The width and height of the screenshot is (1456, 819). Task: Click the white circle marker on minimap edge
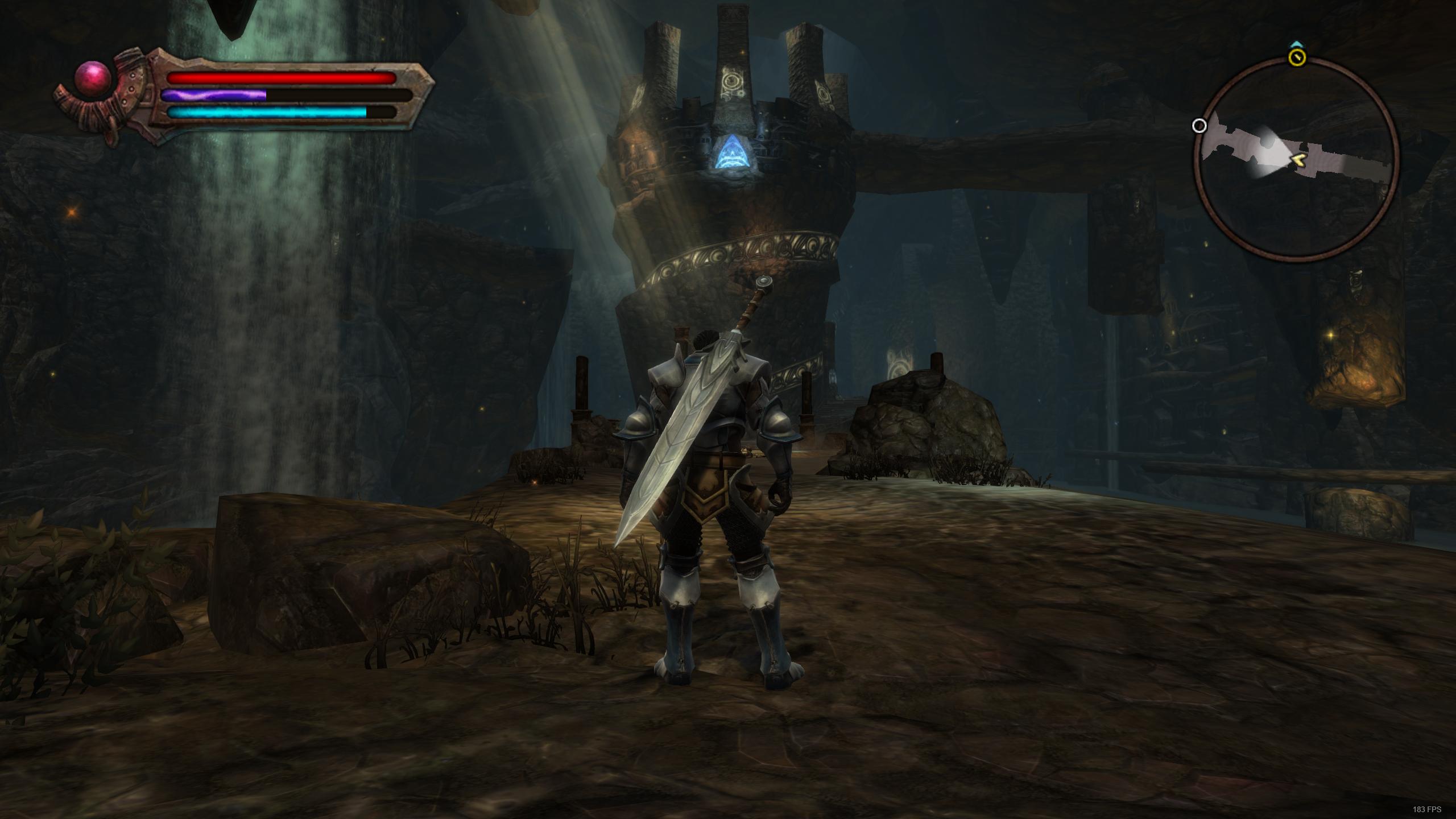(x=1199, y=126)
